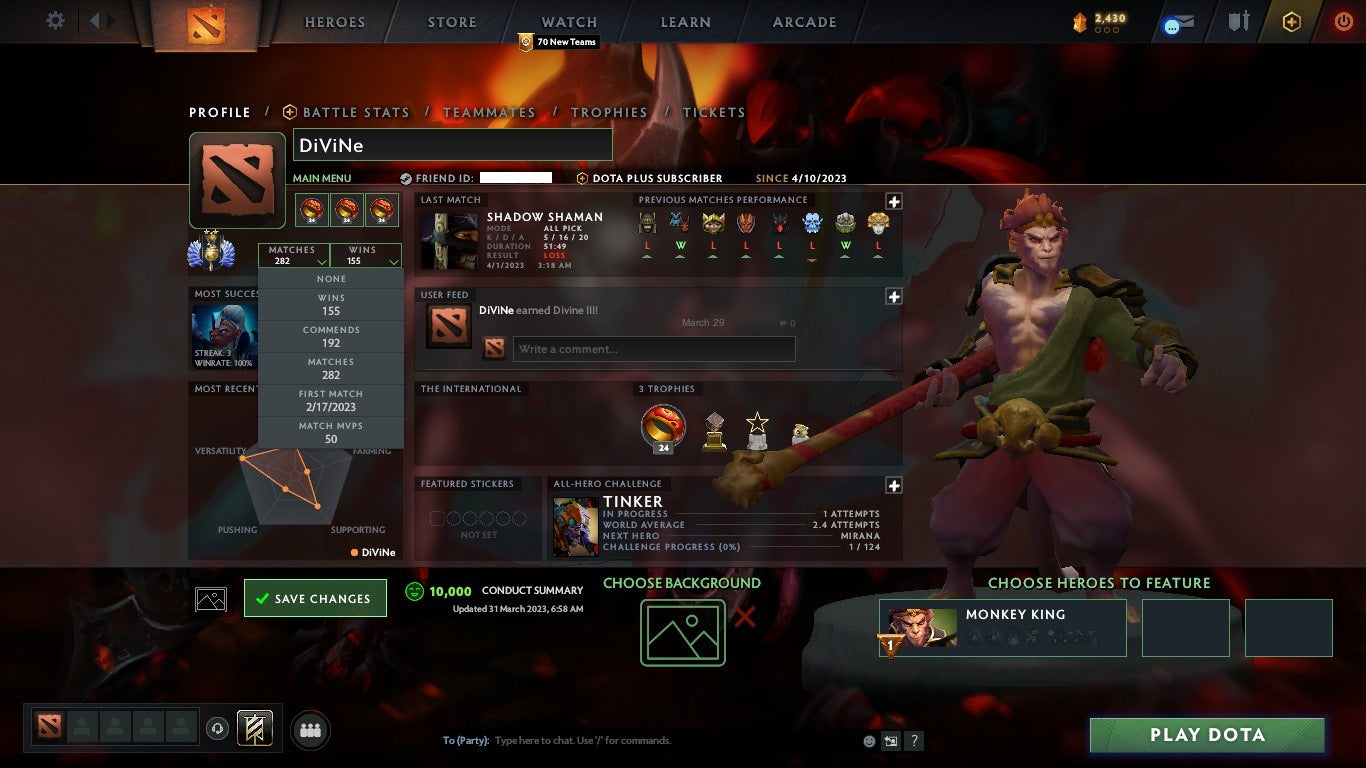Open the ARCADE menu item
Image resolution: width=1366 pixels, height=768 pixels.
pyautogui.click(x=803, y=21)
